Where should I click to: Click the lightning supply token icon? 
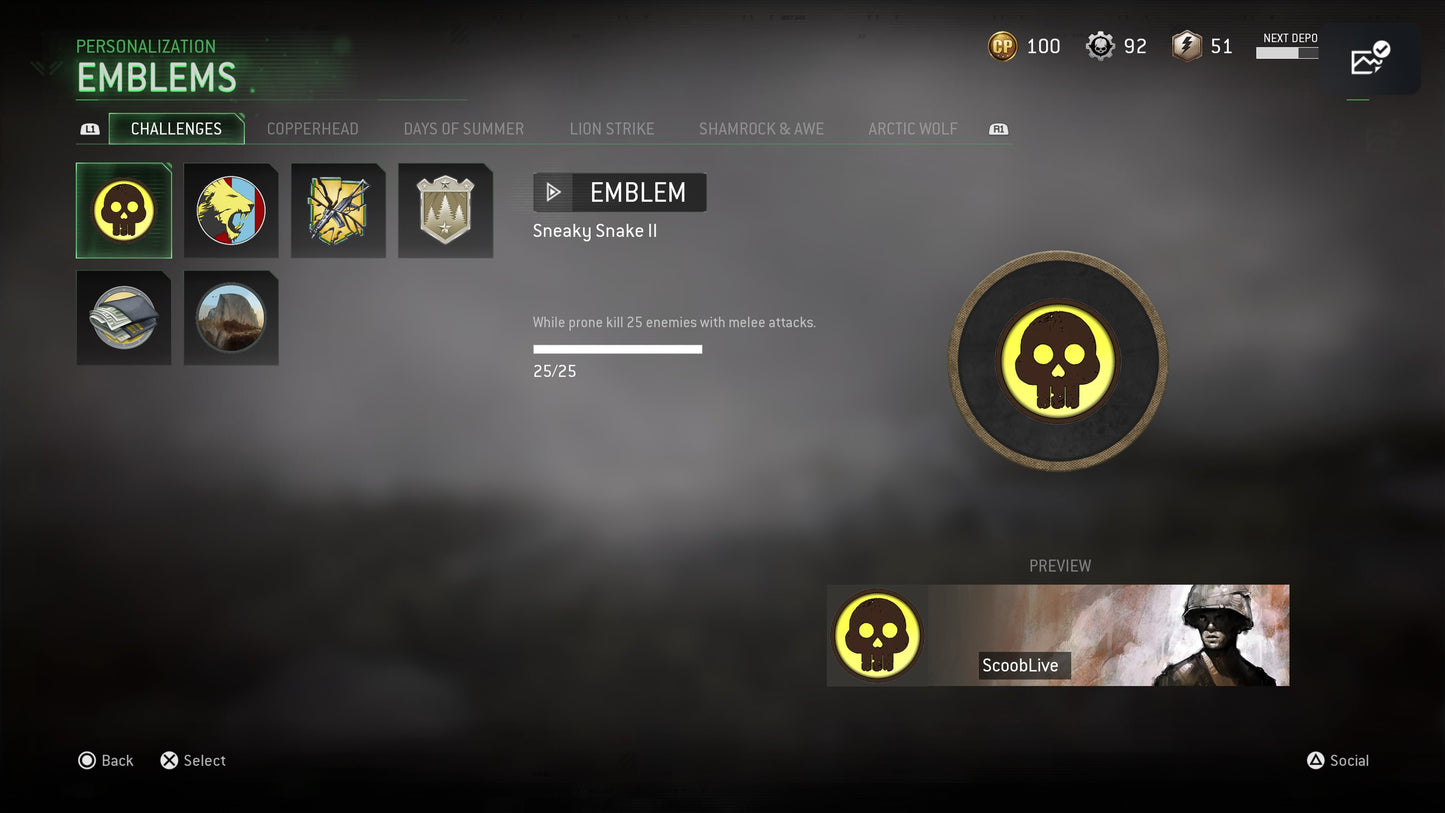1186,45
